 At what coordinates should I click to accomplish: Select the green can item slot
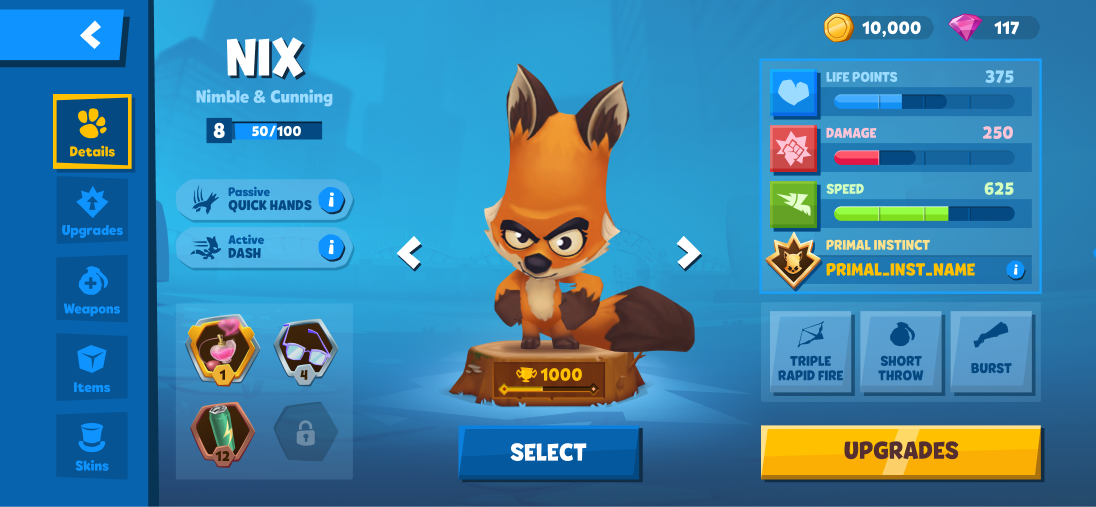222,431
